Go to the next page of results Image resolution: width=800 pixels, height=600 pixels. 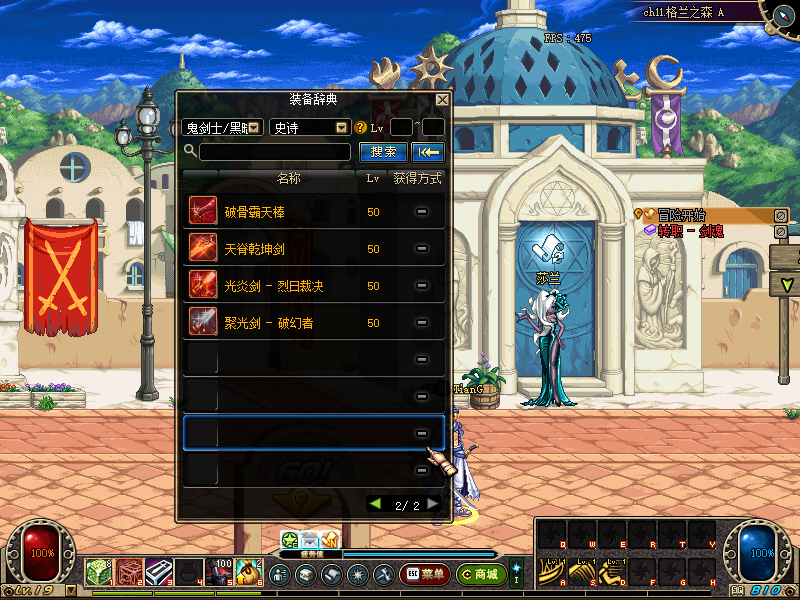tap(433, 504)
